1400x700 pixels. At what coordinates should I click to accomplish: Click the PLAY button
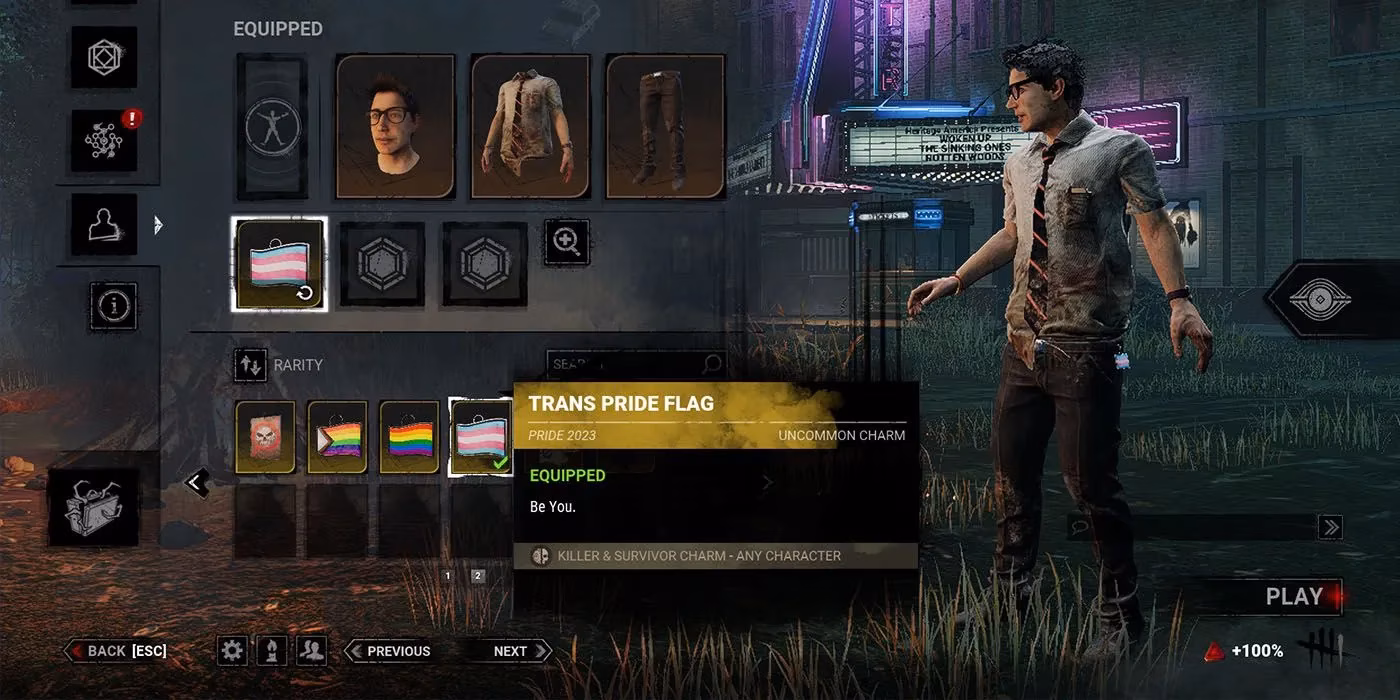pos(1293,597)
